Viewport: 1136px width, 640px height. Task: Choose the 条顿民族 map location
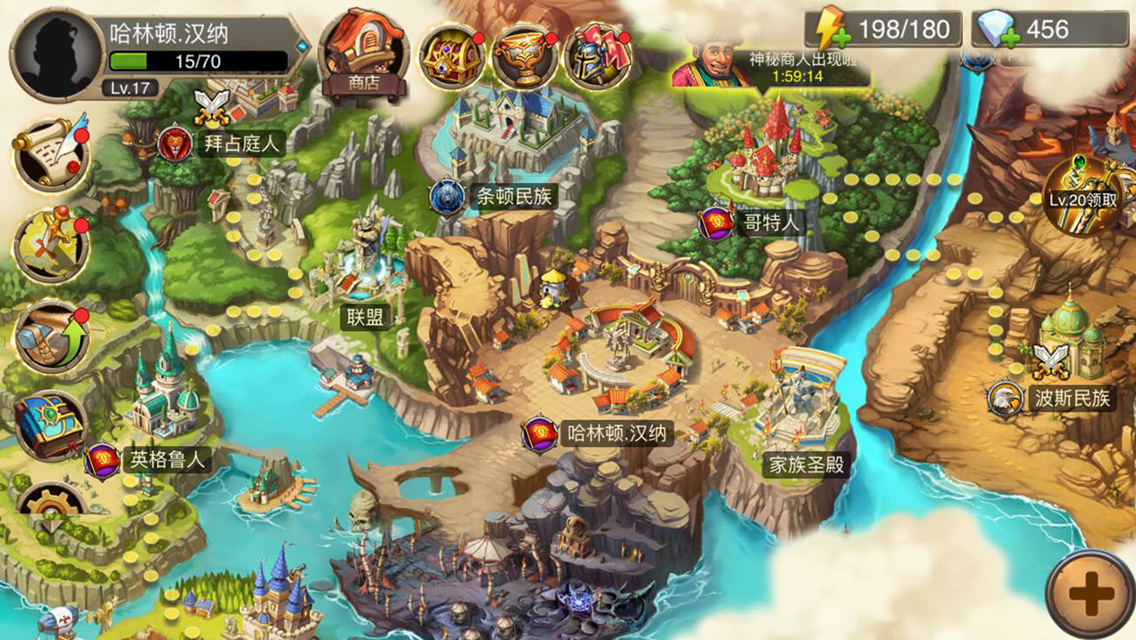(x=497, y=196)
